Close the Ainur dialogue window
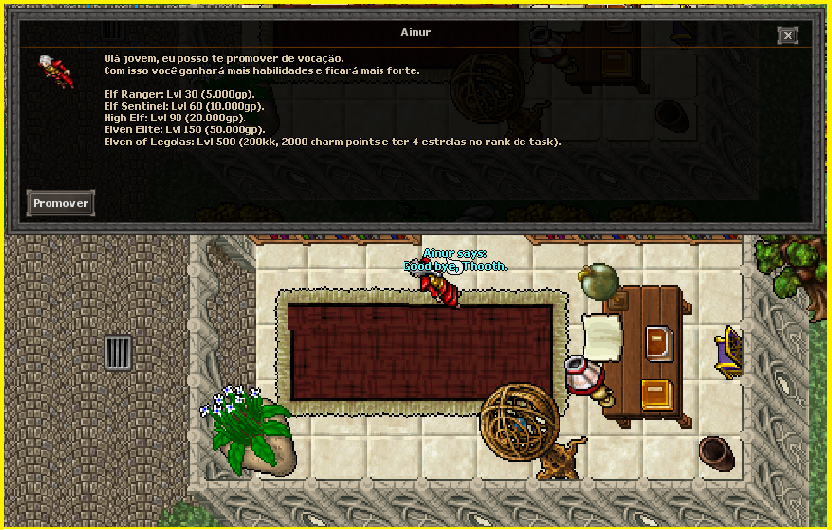The image size is (832, 530). [788, 35]
